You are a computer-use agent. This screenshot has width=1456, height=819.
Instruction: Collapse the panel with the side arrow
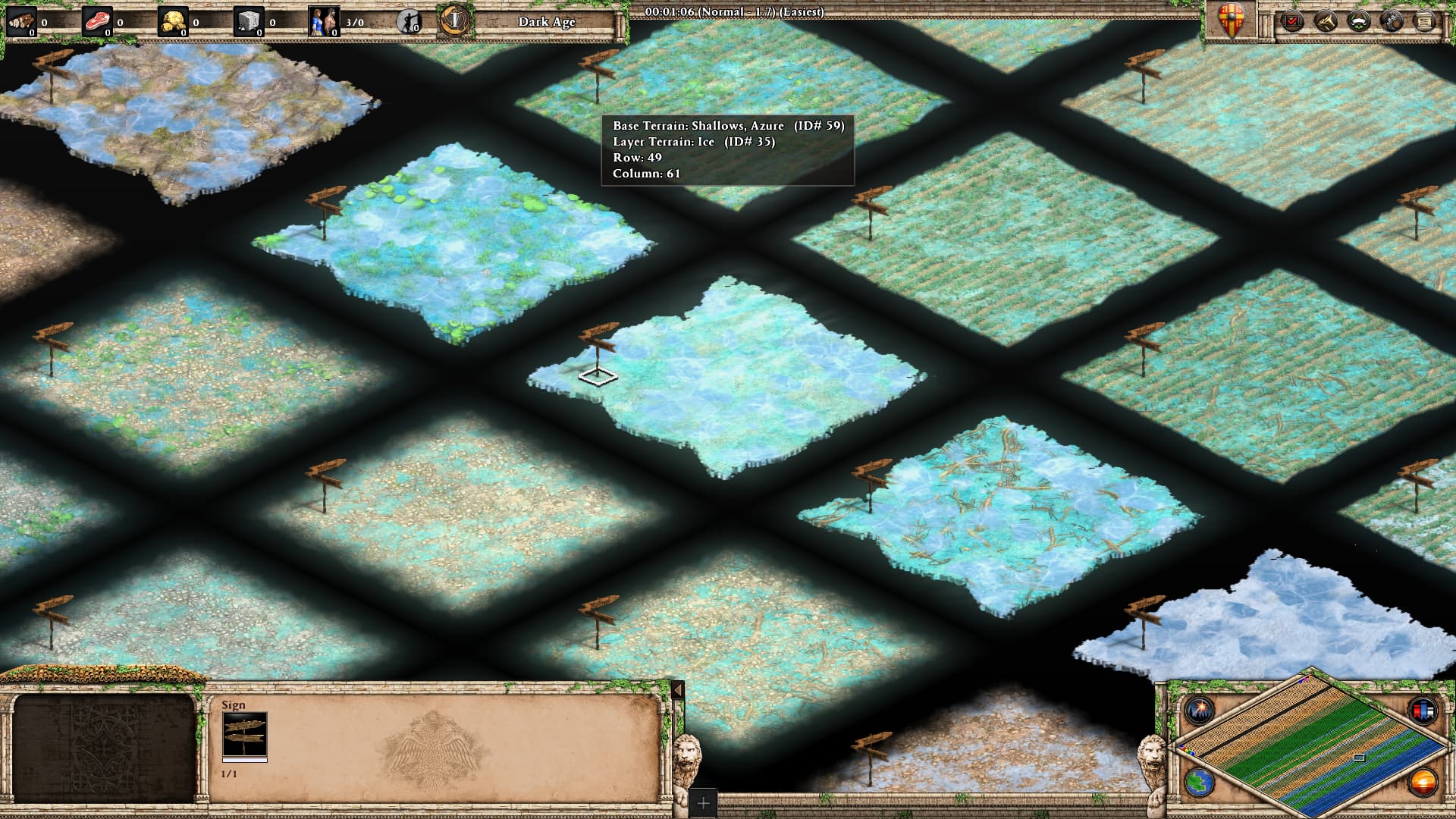(x=678, y=690)
